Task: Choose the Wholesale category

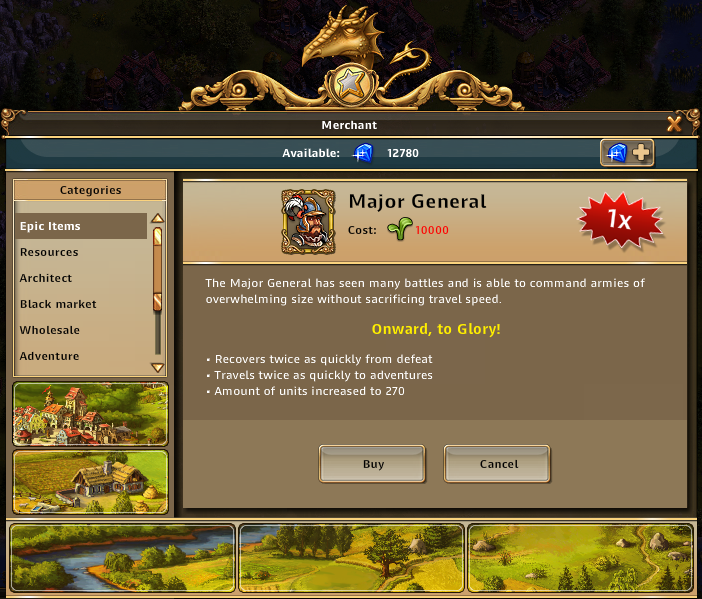Action: click(80, 330)
